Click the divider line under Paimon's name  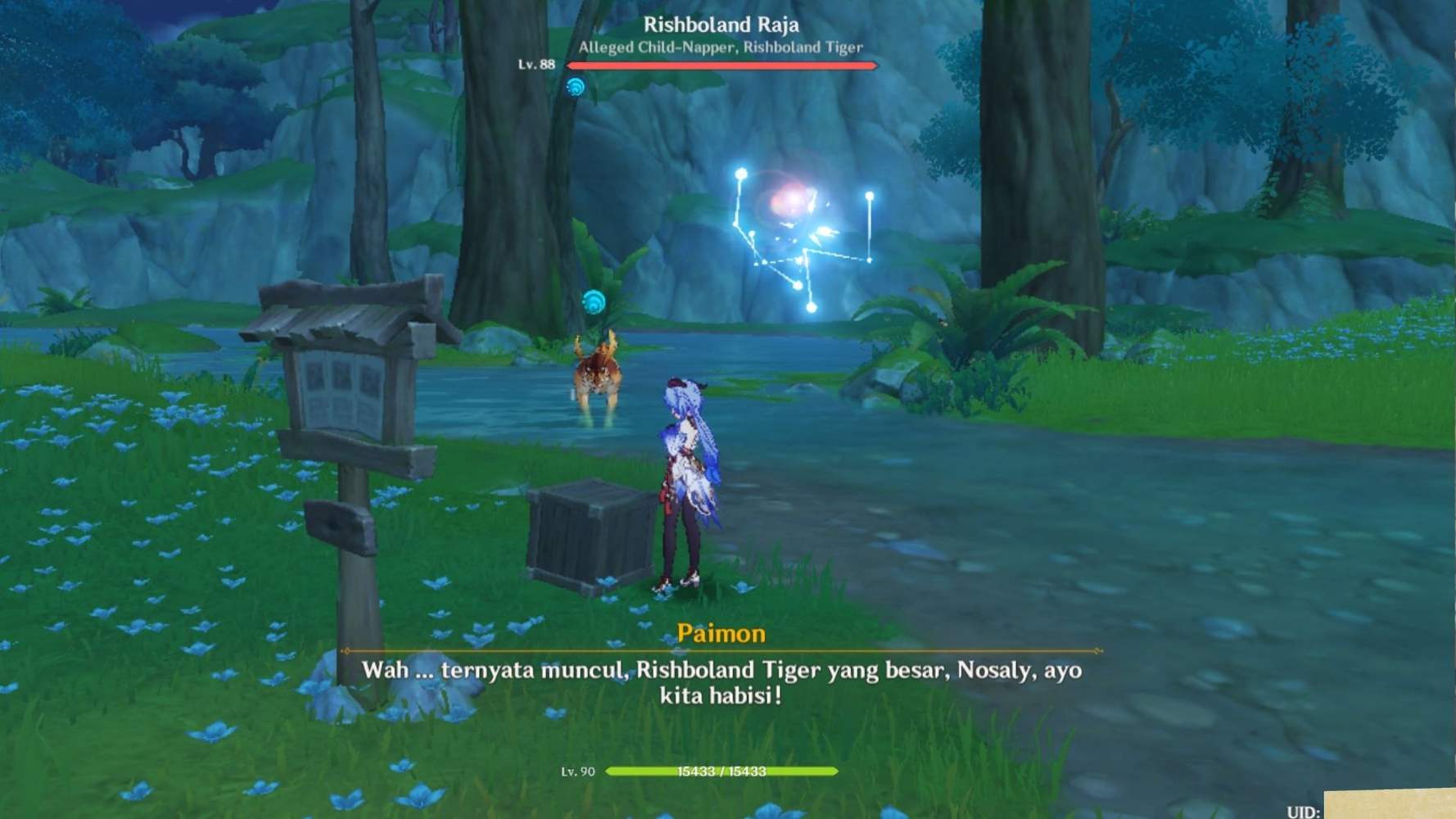point(724,649)
